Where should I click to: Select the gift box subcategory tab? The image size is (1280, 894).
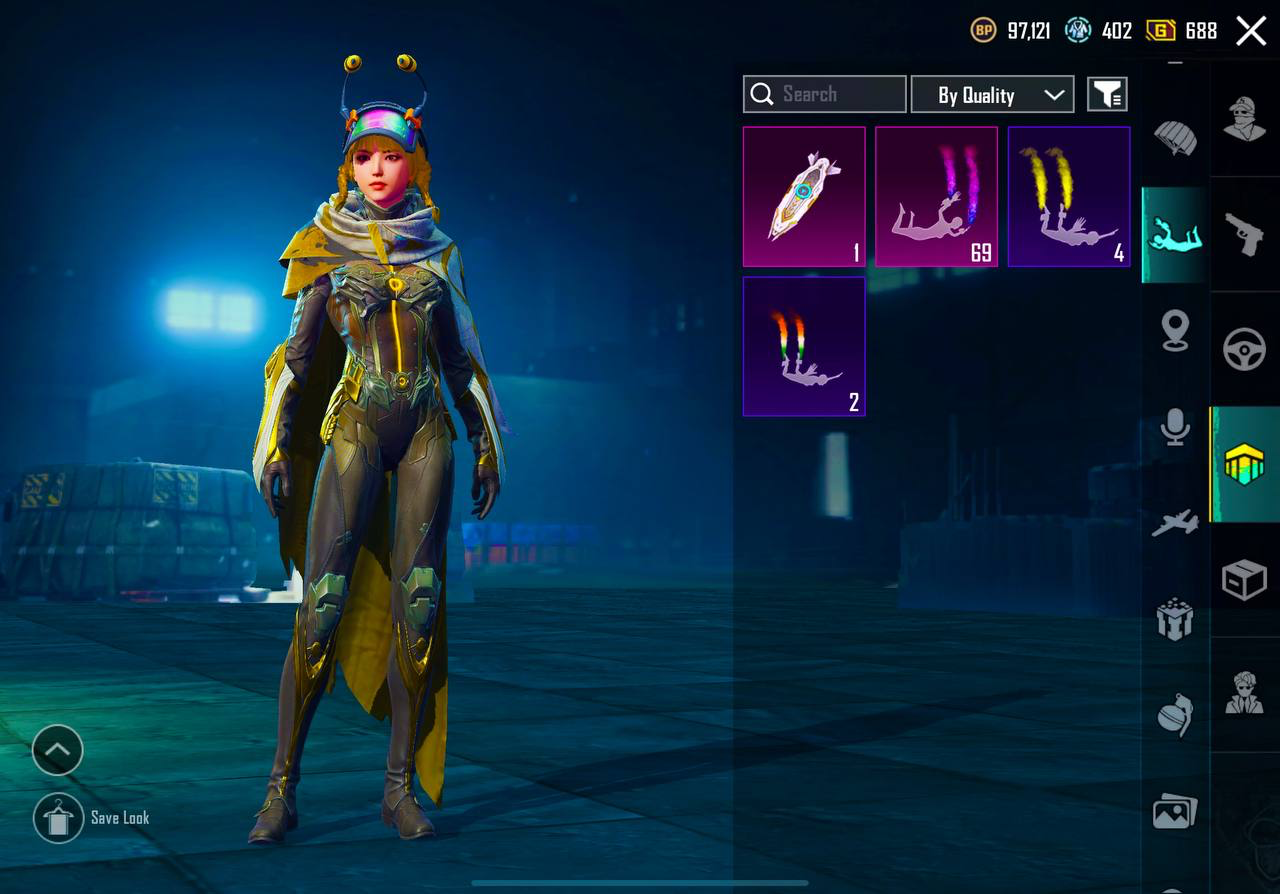tap(1176, 618)
